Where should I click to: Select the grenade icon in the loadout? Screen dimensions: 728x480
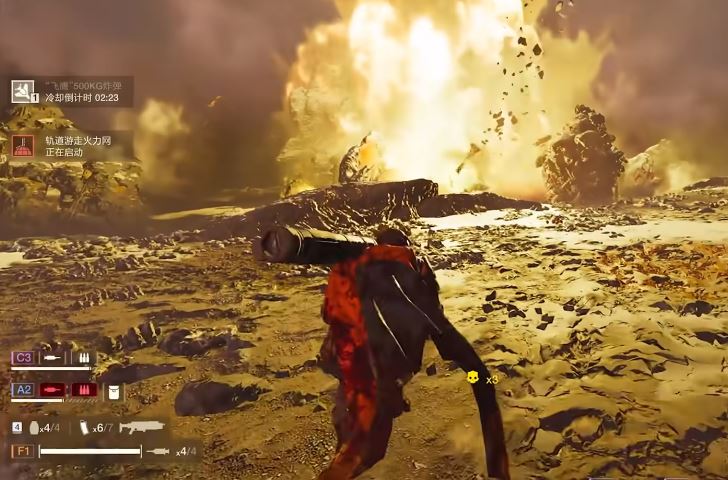35,427
